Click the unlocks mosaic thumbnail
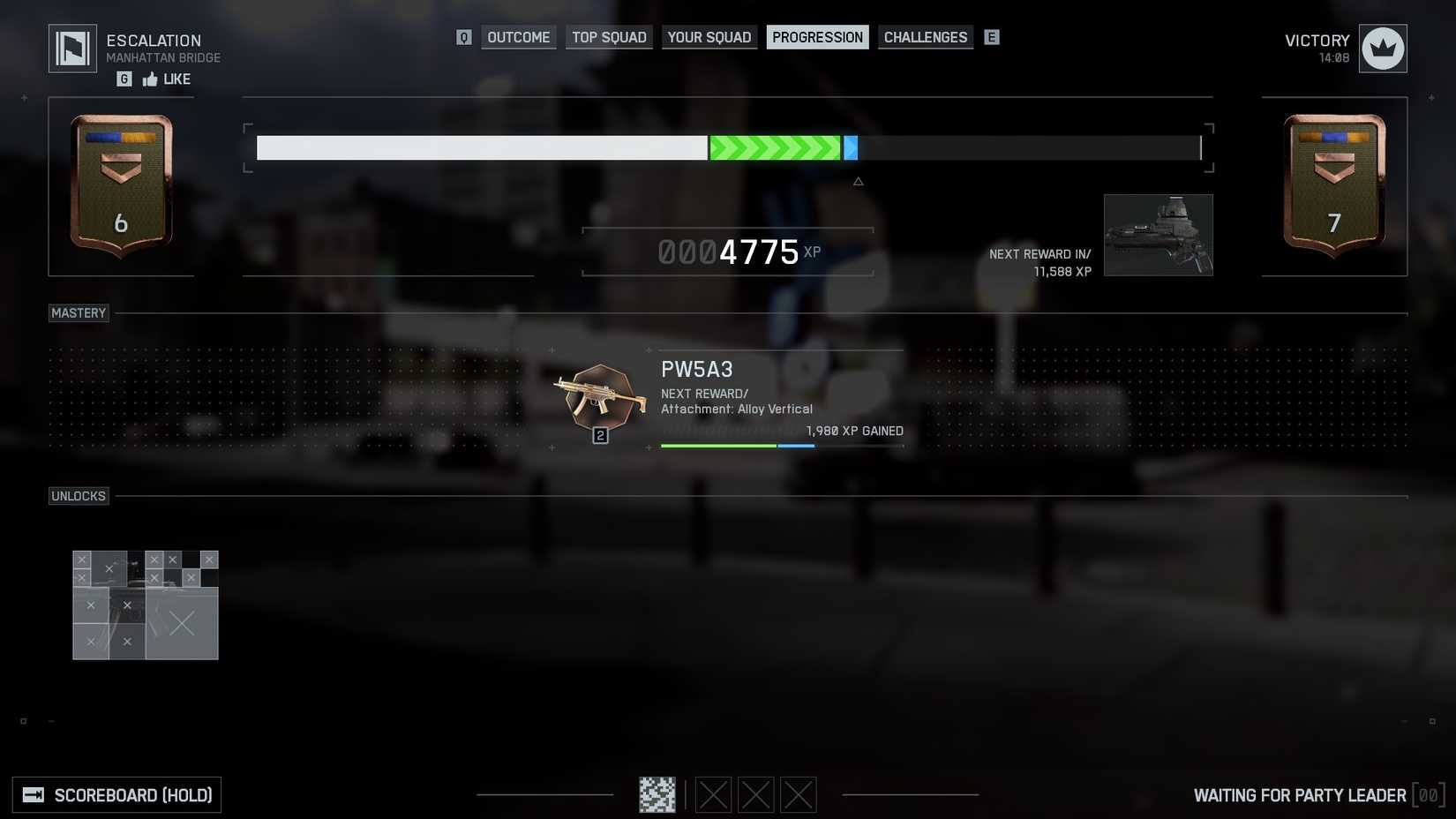 [145, 605]
